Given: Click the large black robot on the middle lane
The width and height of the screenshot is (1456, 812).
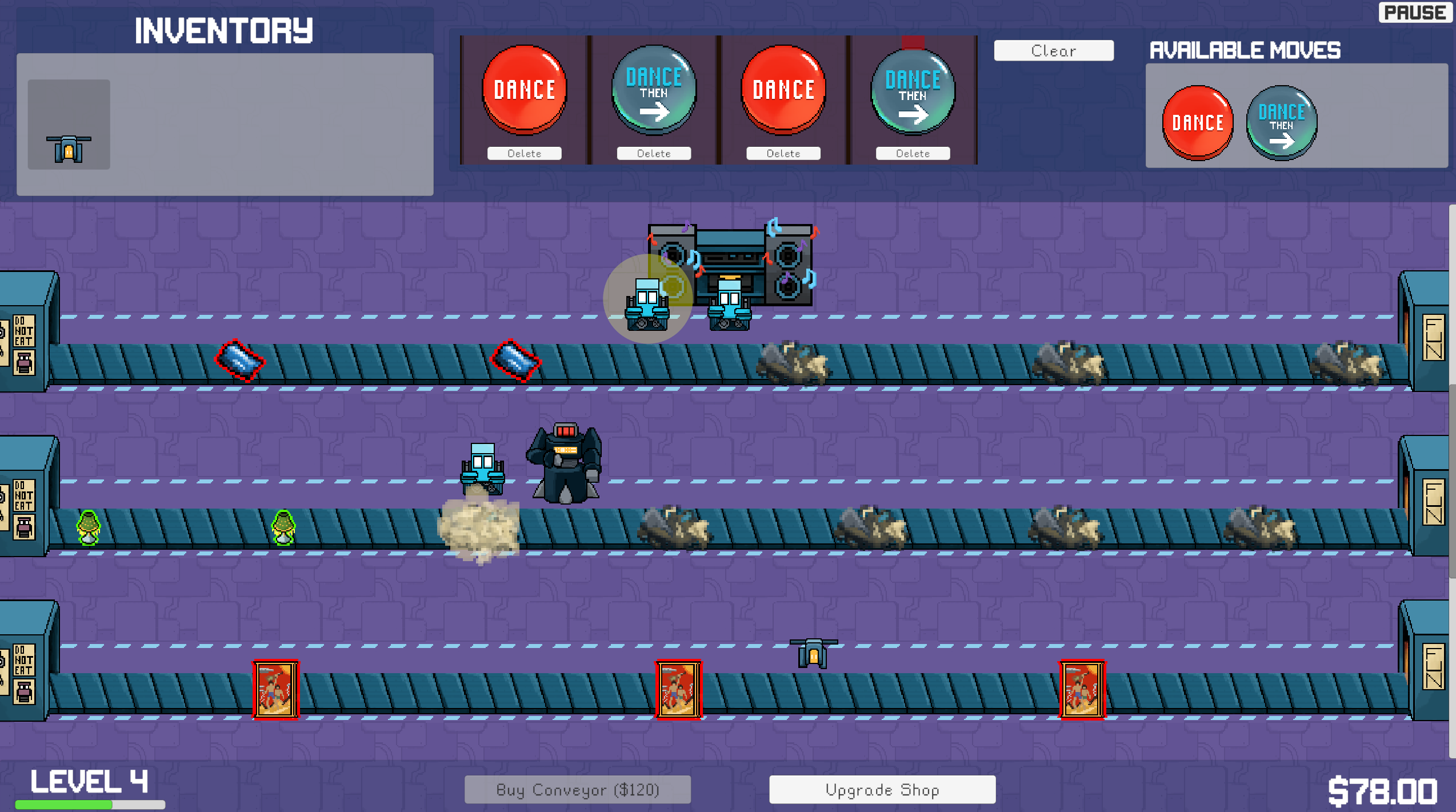Looking at the screenshot, I should [565, 463].
